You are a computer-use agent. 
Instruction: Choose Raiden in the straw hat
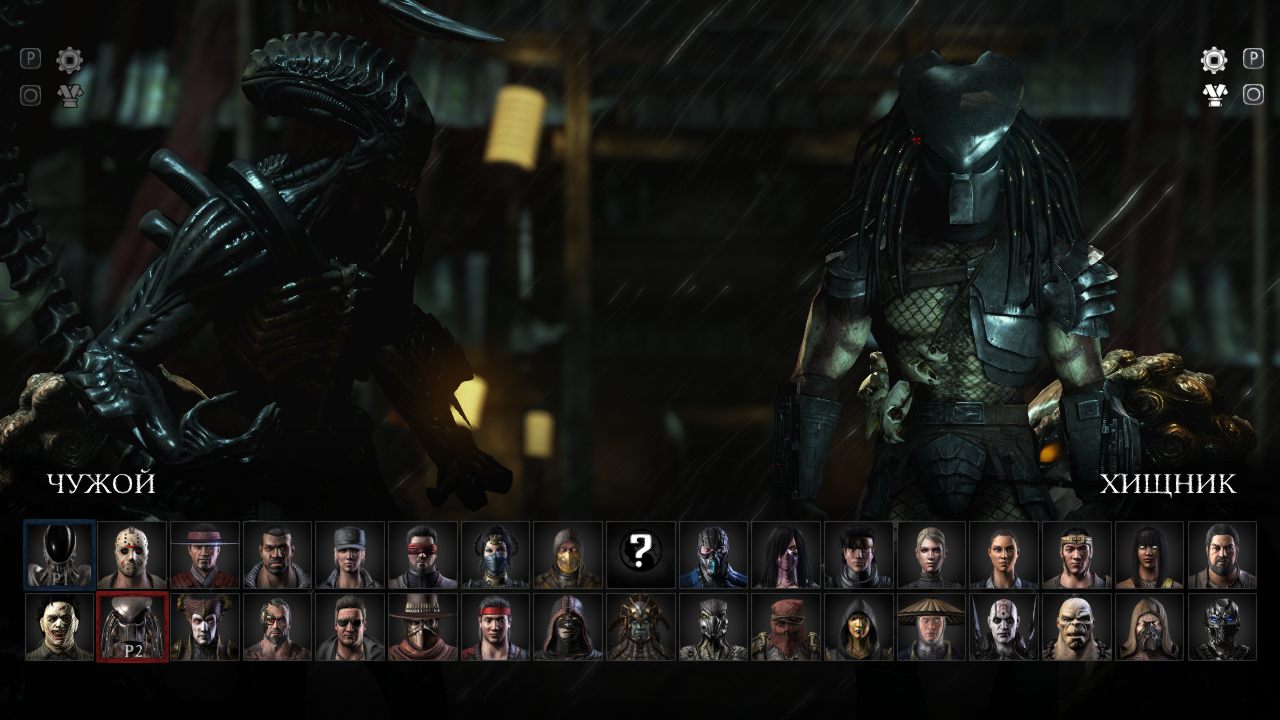click(932, 627)
